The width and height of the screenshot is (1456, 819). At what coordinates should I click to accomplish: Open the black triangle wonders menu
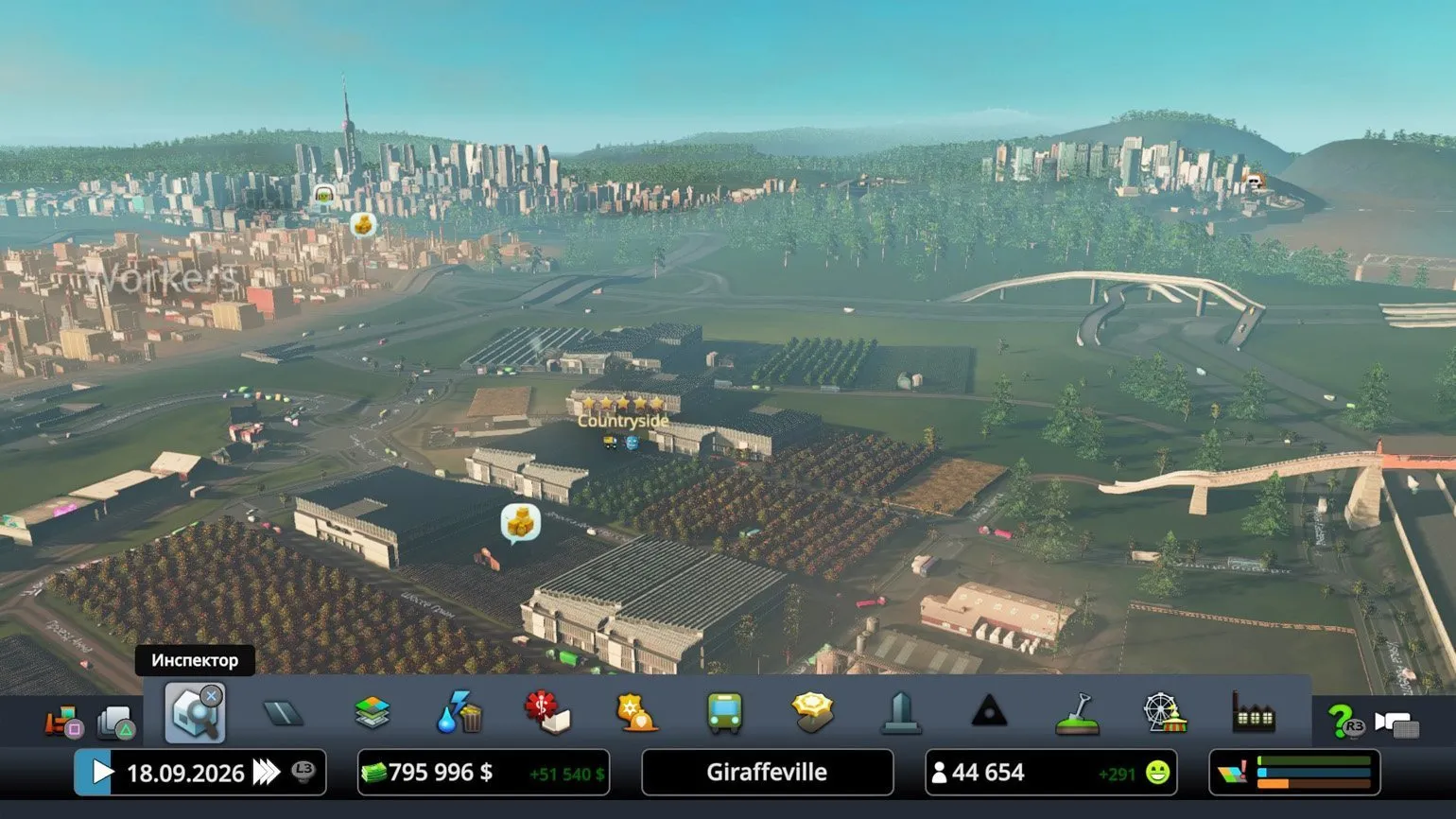988,711
